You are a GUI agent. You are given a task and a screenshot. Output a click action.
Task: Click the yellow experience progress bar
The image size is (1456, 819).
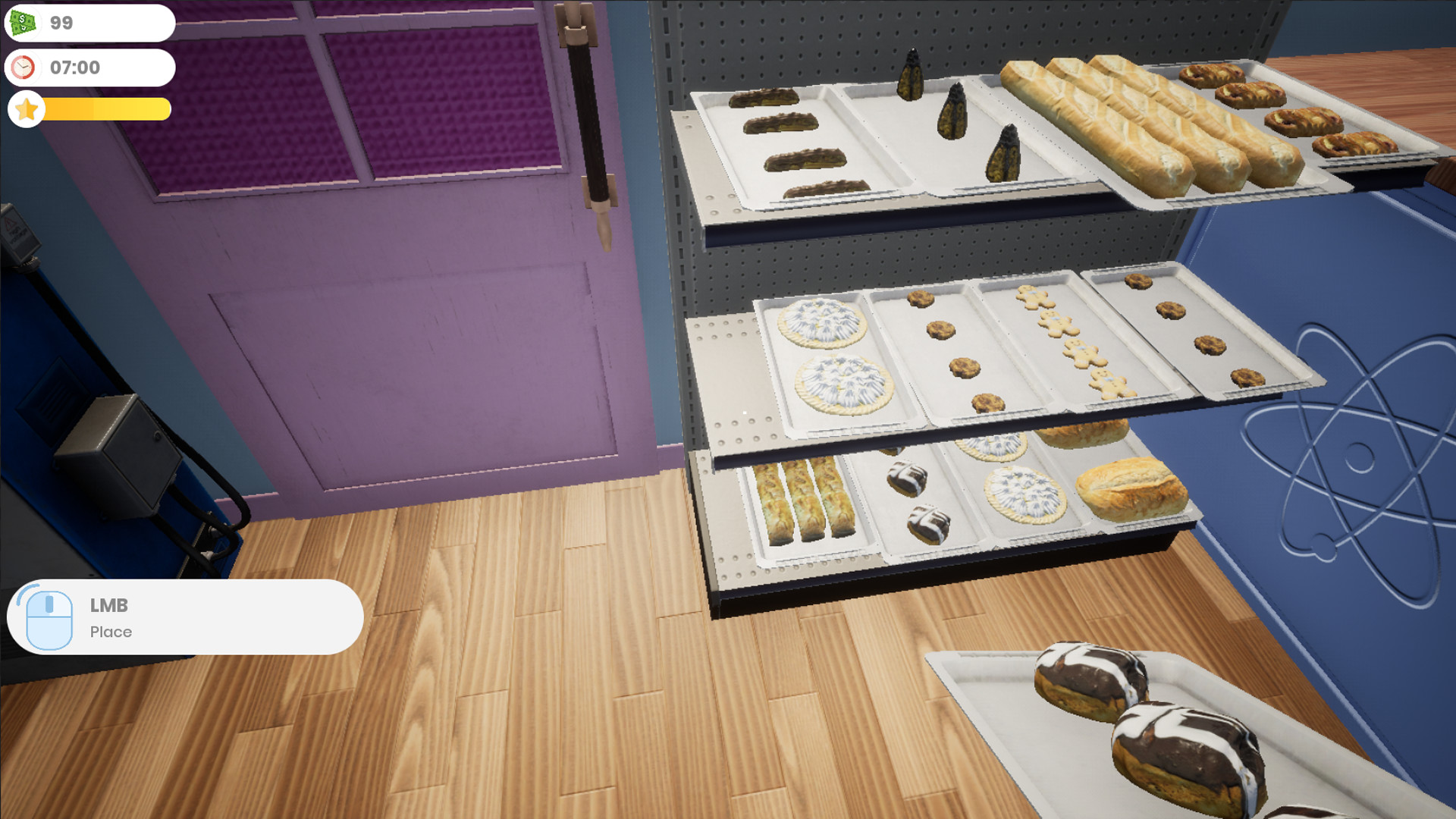106,109
